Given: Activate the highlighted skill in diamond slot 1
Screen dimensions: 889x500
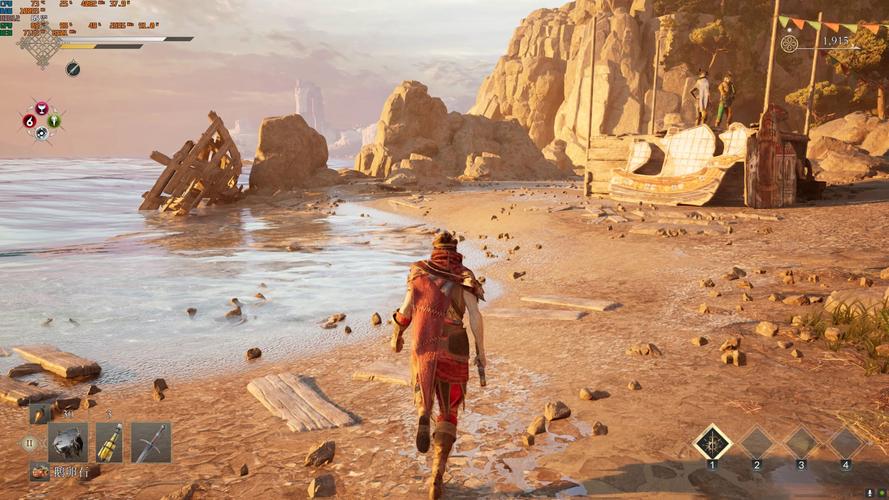Looking at the screenshot, I should (x=712, y=442).
